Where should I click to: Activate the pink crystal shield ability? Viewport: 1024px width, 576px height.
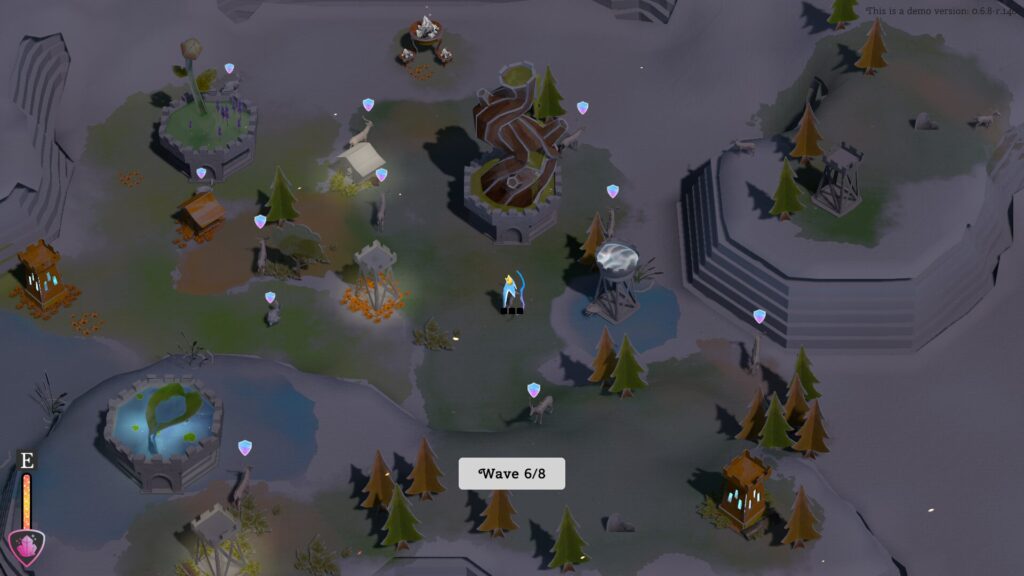[x=25, y=547]
